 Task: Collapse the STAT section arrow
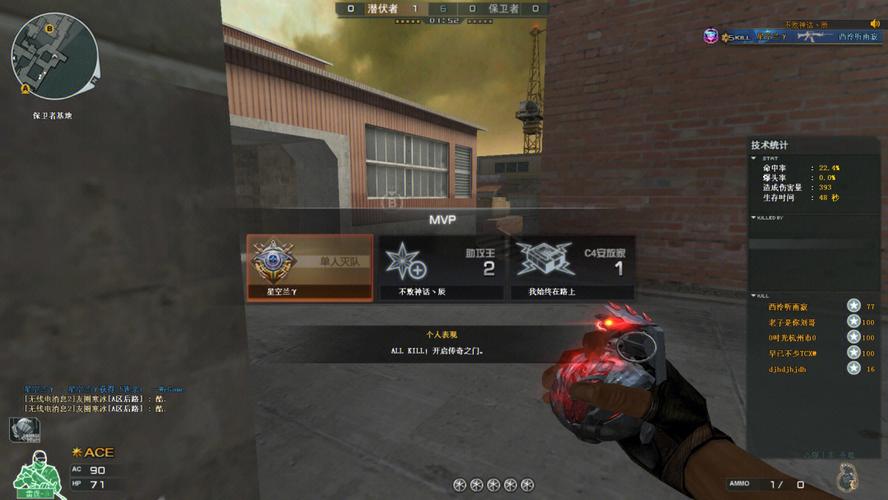tap(755, 157)
